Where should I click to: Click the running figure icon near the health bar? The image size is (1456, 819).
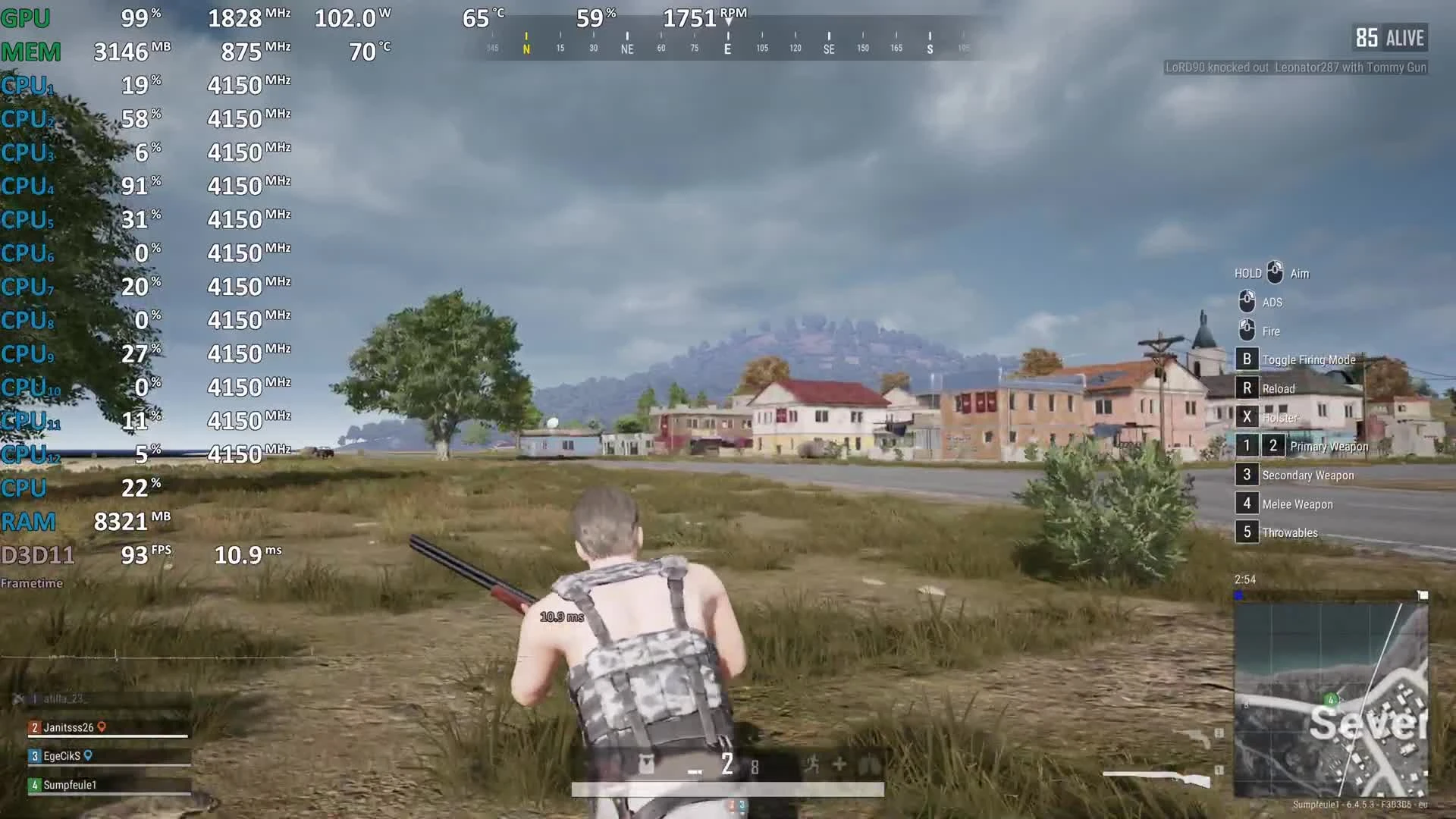814,765
